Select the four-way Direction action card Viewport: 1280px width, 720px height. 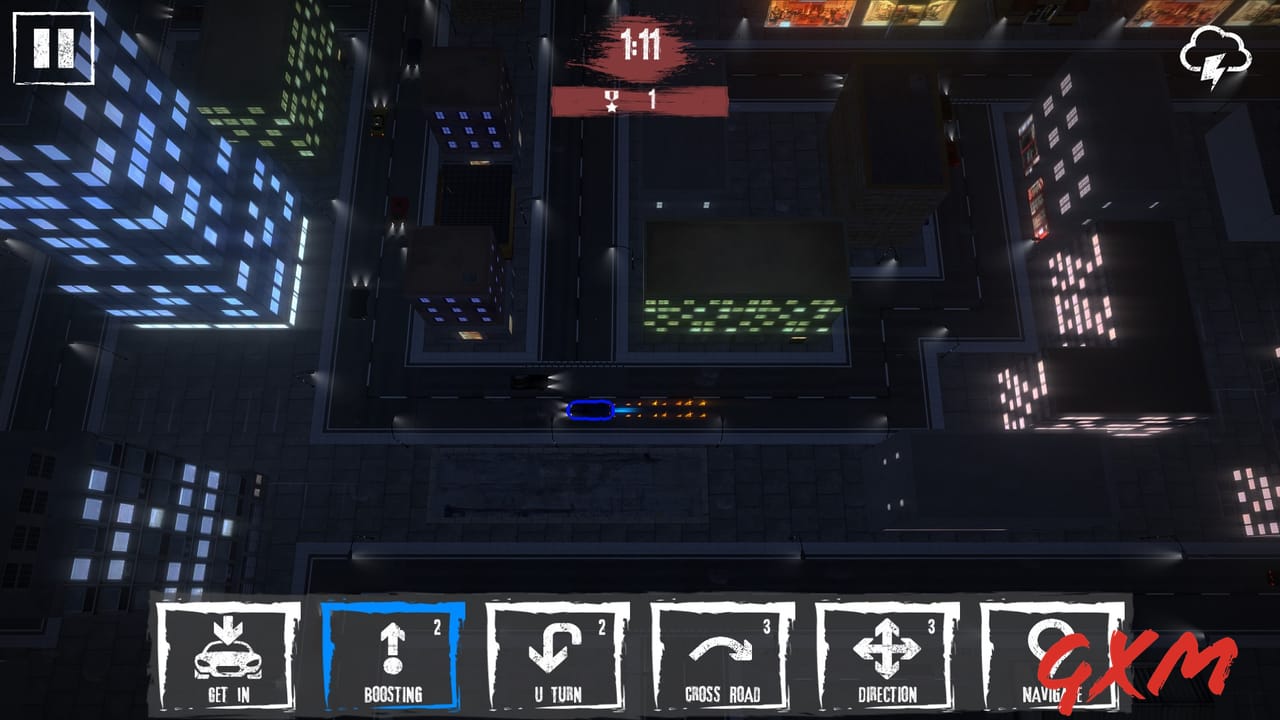click(x=890, y=655)
